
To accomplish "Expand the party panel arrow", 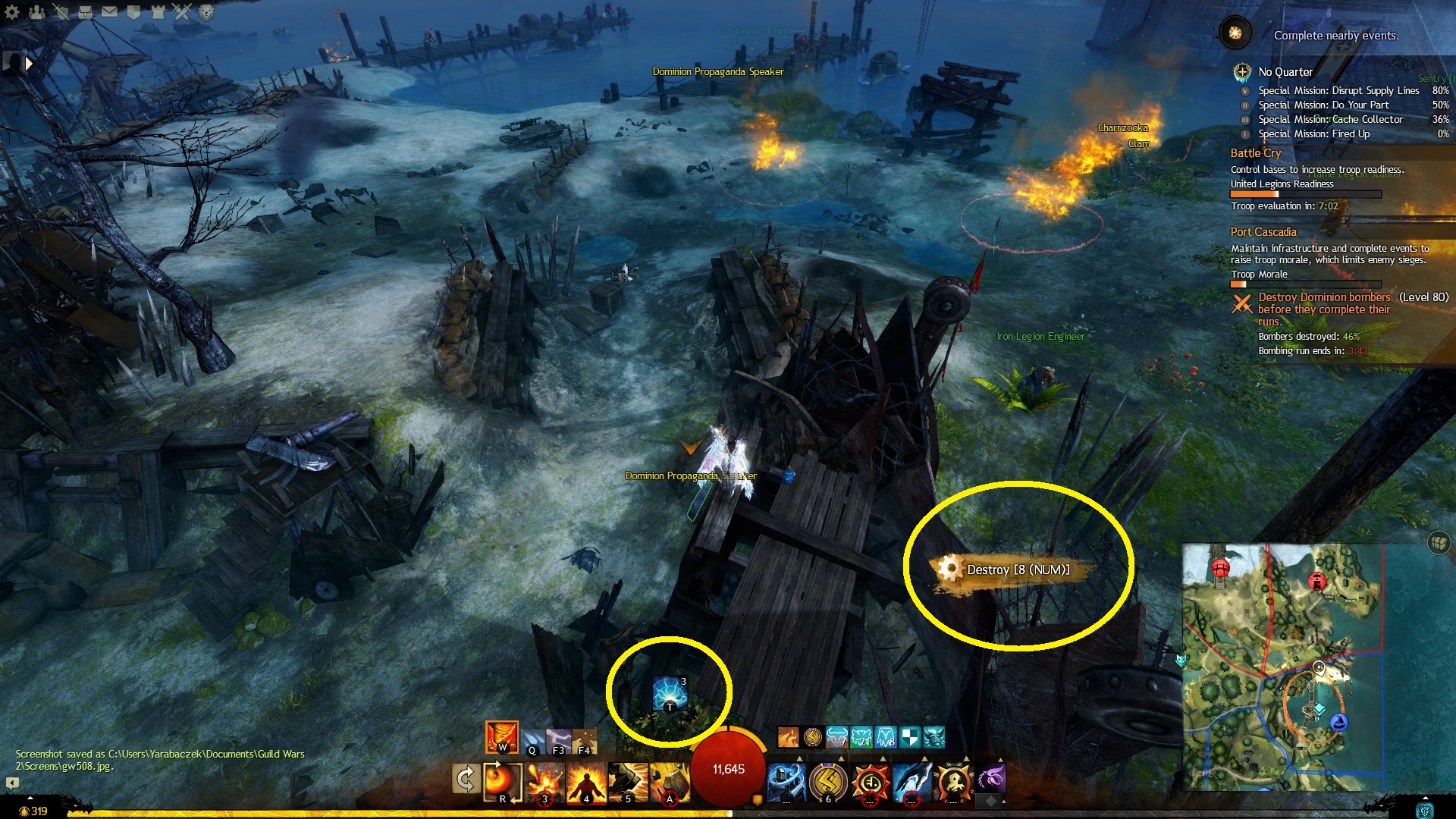I will coord(29,64).
